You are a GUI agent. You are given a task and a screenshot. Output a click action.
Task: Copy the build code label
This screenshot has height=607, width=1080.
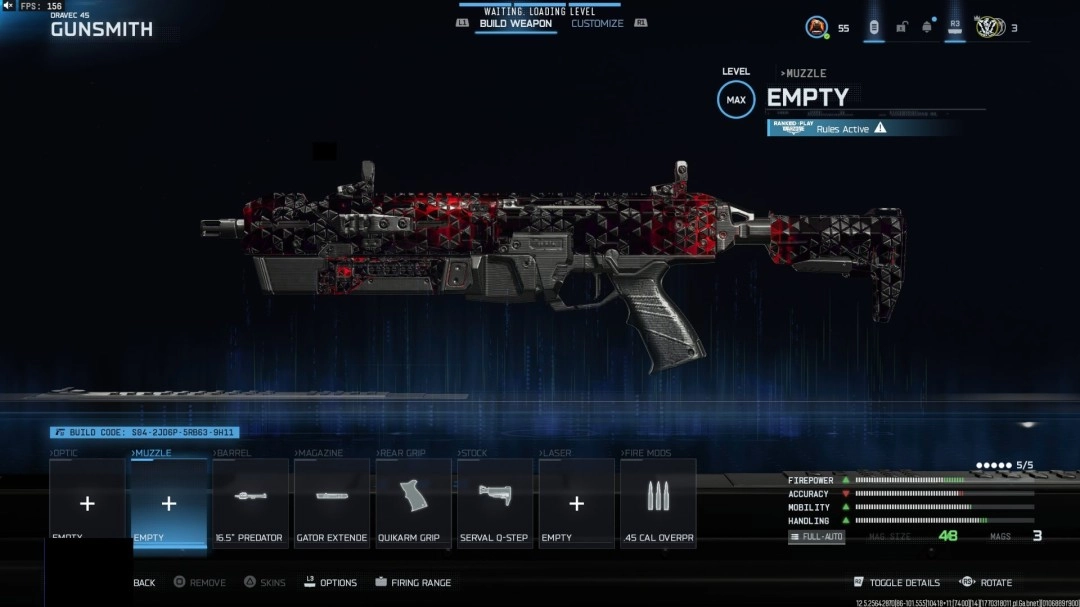(x=145, y=432)
